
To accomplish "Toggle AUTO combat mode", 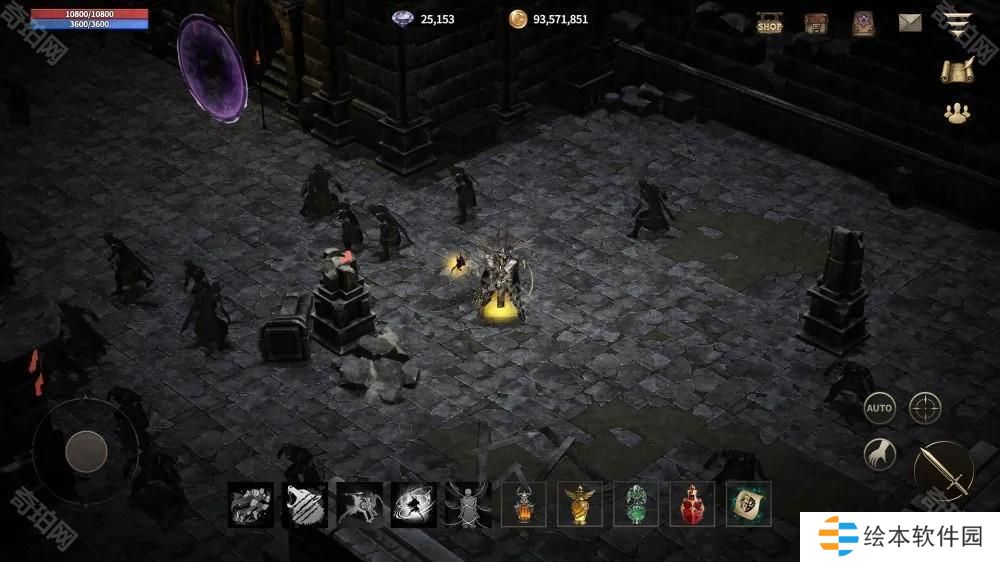I will pyautogui.click(x=879, y=408).
